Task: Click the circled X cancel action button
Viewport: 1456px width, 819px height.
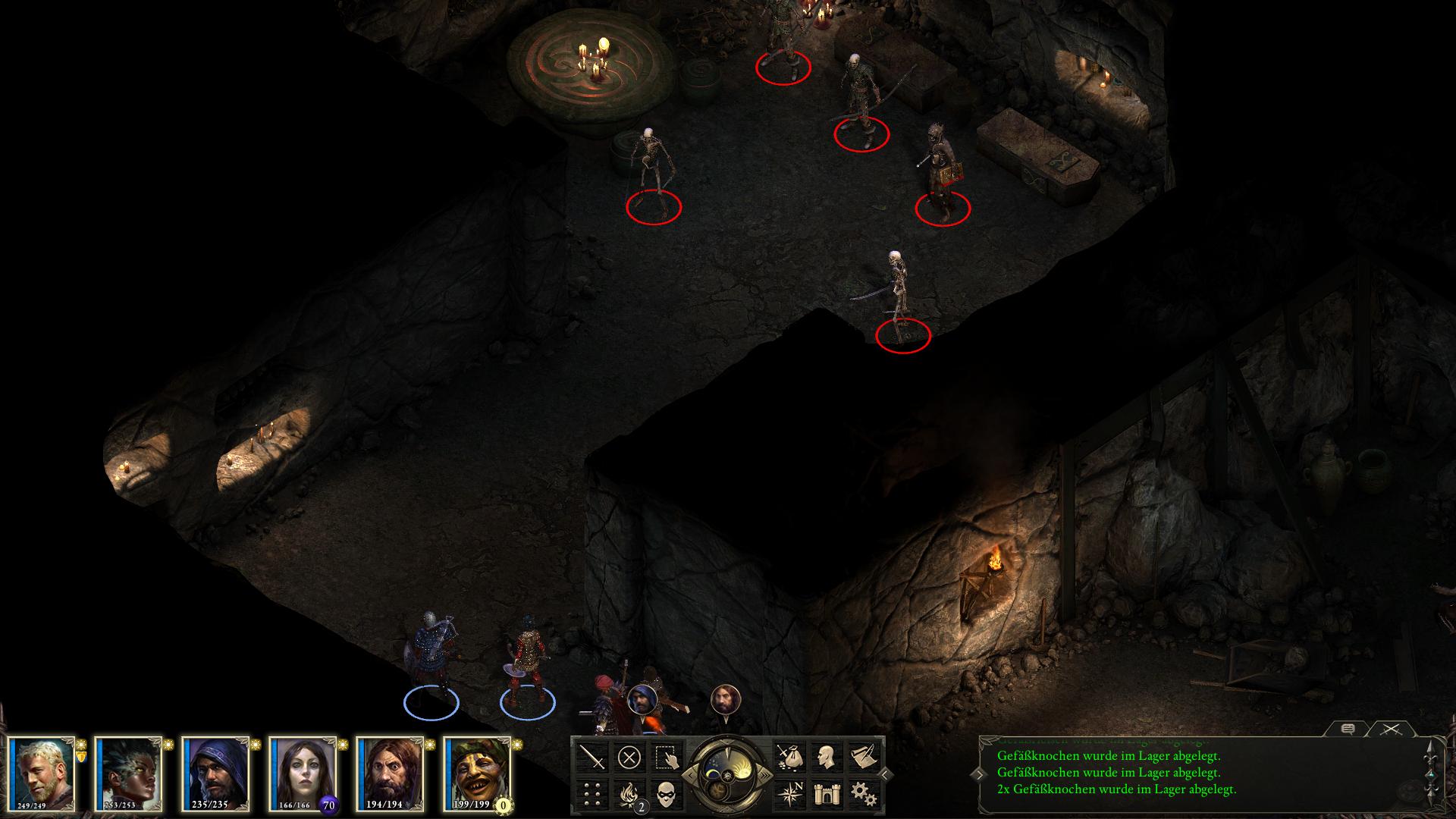Action: 629,758
